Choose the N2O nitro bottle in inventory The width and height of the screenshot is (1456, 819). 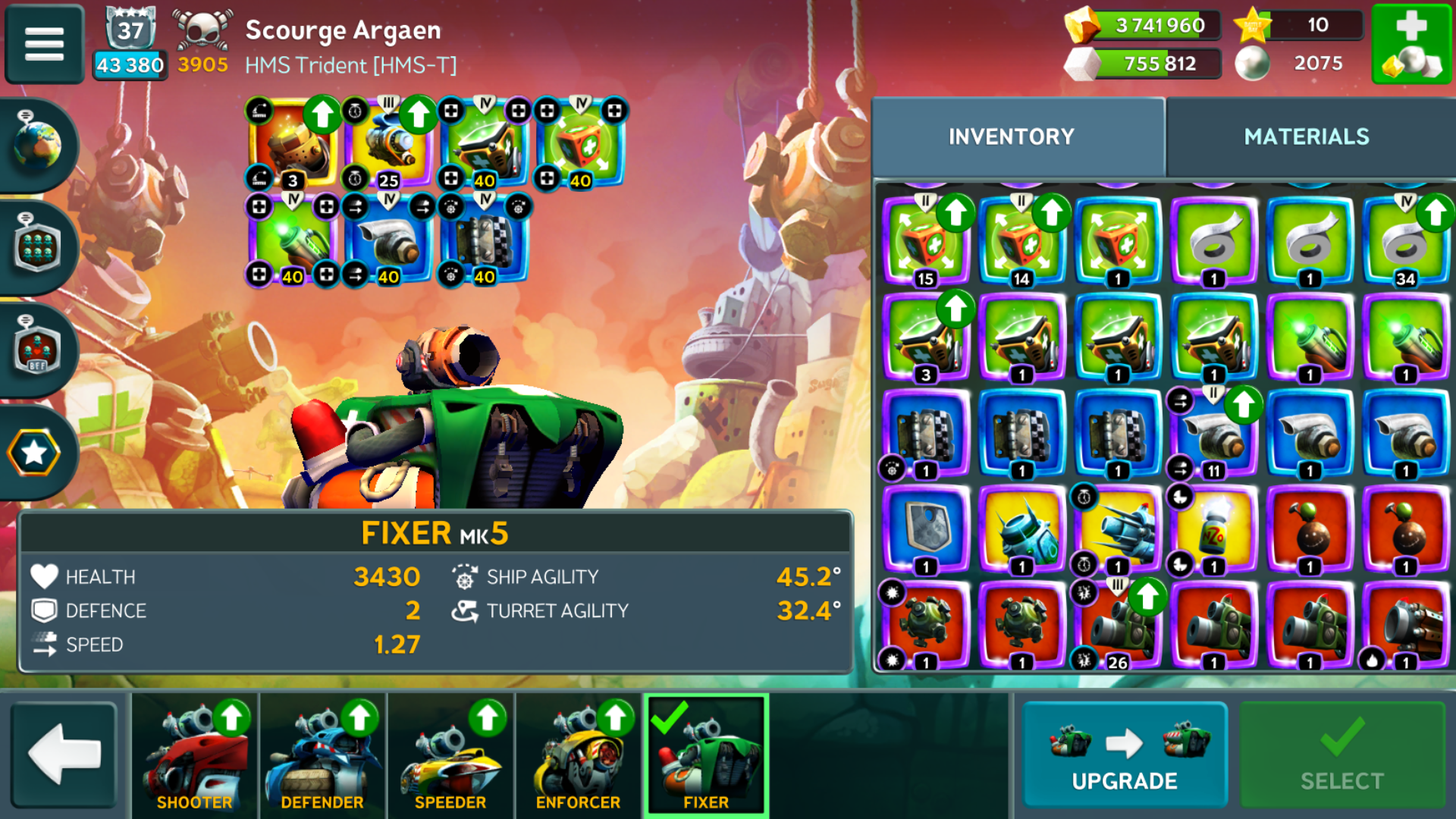(1213, 529)
